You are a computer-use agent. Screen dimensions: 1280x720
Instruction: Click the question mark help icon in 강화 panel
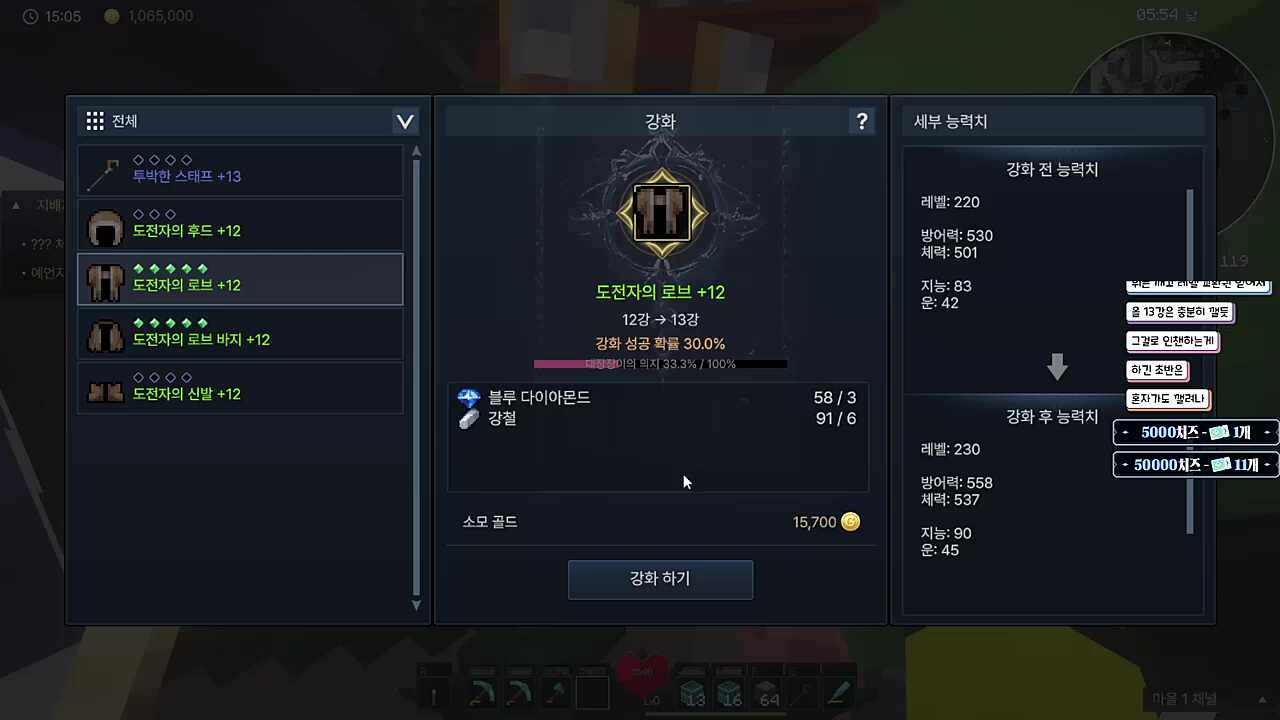(862, 121)
